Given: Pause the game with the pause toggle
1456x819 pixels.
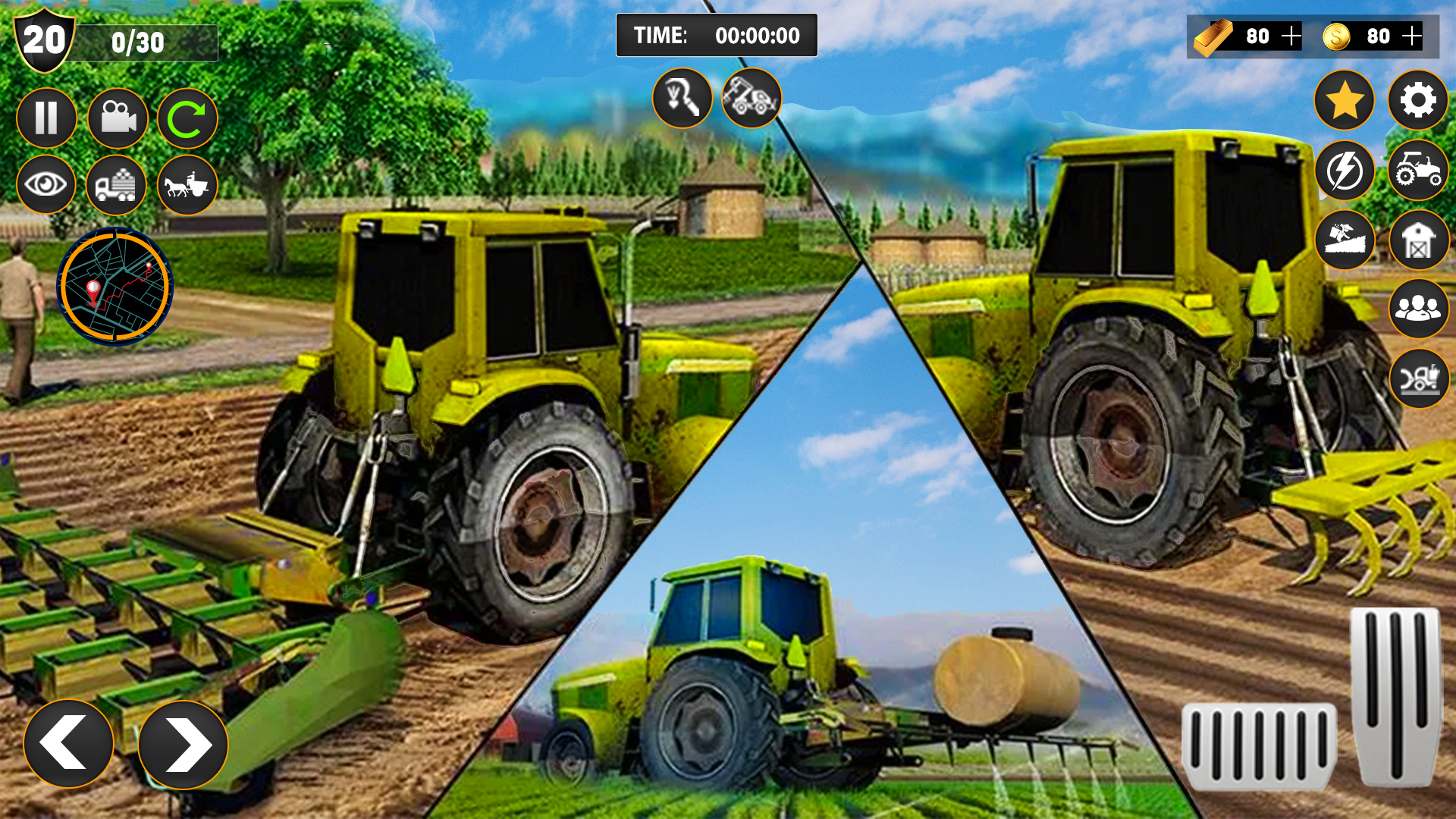Looking at the screenshot, I should pos(47,118).
